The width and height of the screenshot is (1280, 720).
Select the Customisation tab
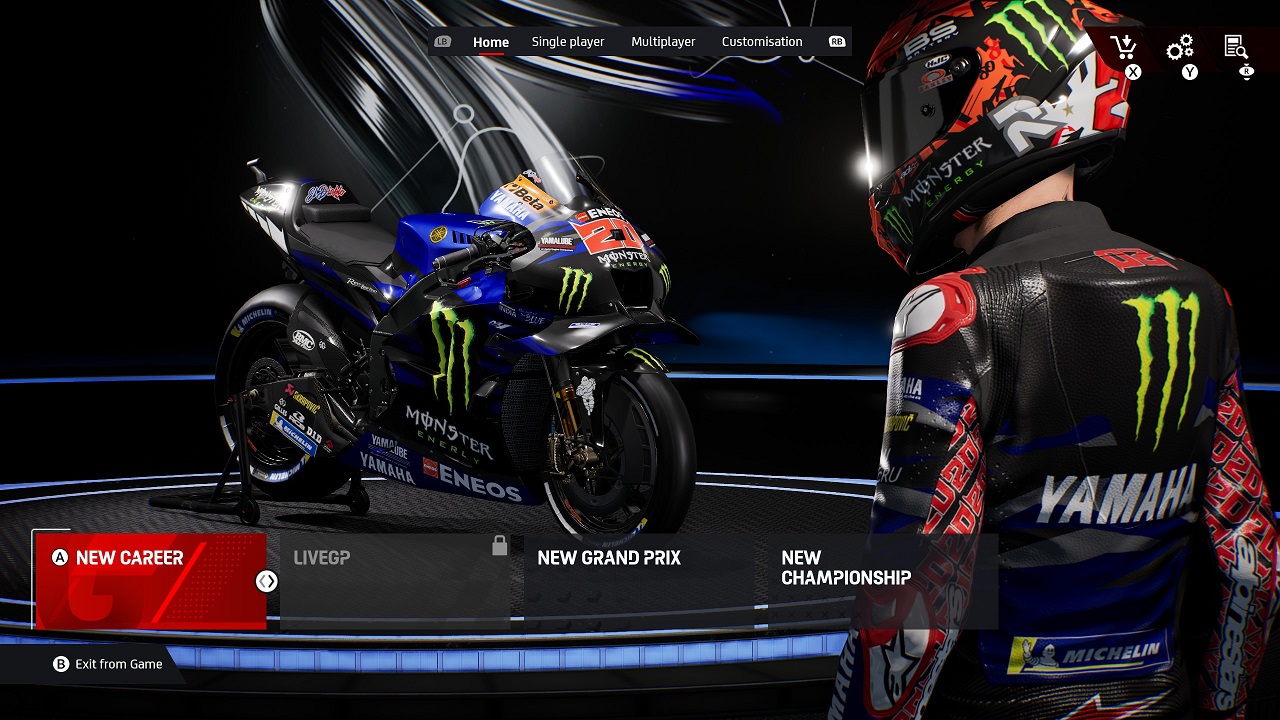click(x=762, y=42)
